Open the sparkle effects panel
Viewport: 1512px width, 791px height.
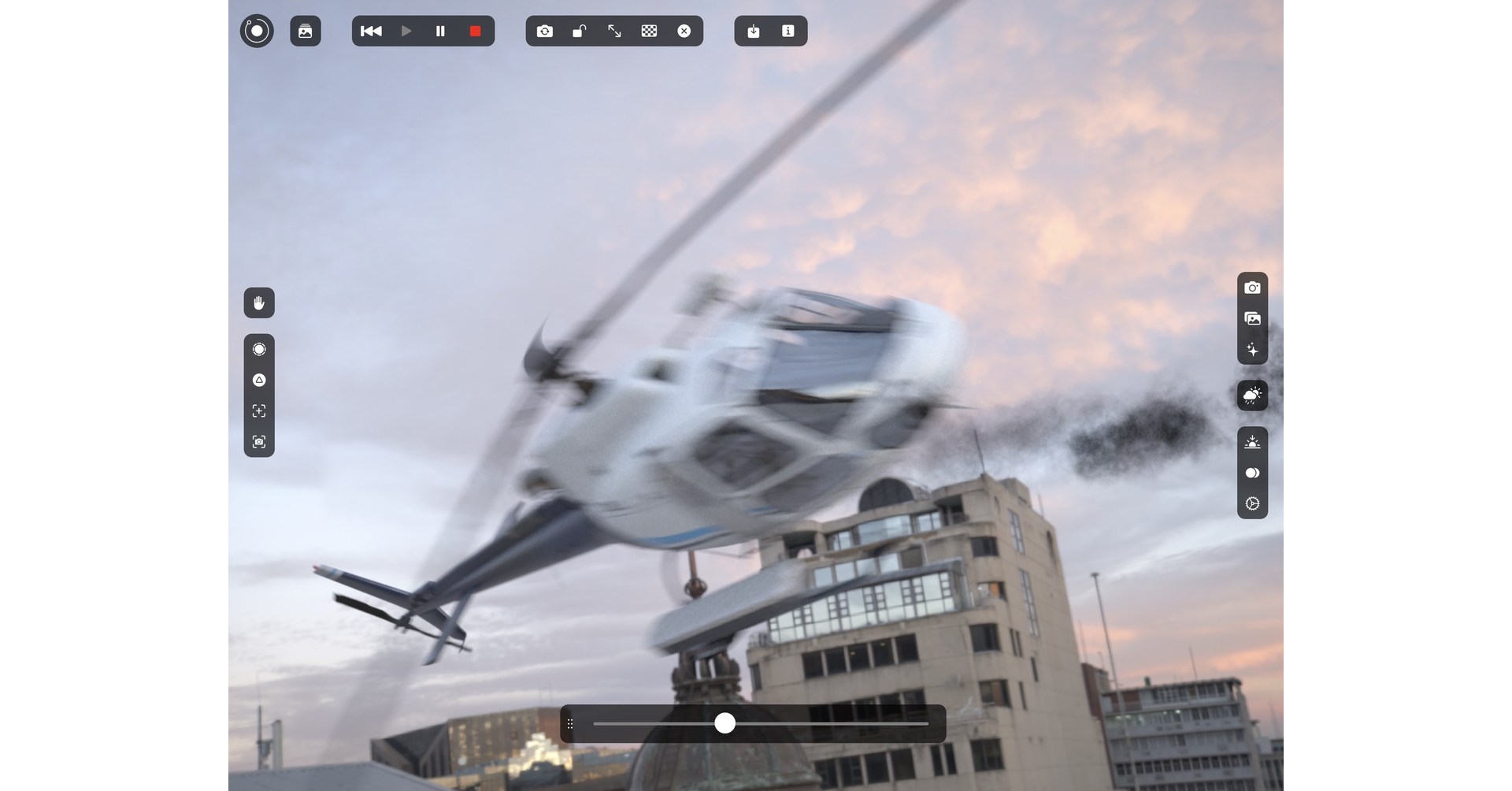click(x=1252, y=349)
